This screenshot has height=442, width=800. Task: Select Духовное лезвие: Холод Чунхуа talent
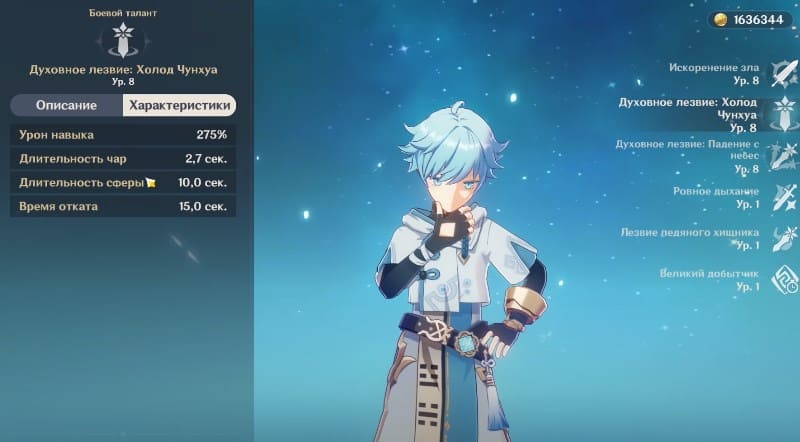pos(780,114)
